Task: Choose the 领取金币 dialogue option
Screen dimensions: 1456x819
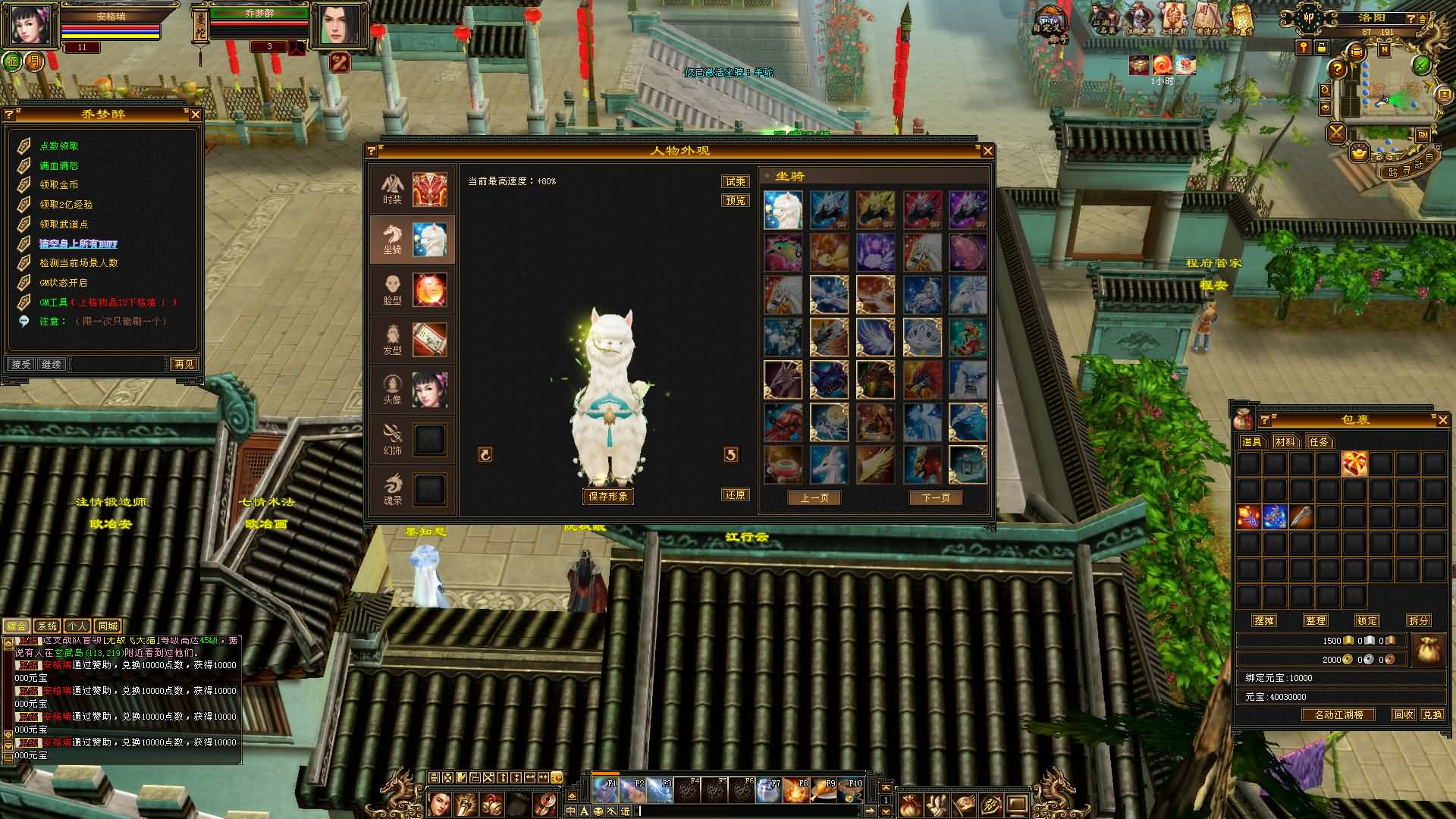Action: pos(59,184)
